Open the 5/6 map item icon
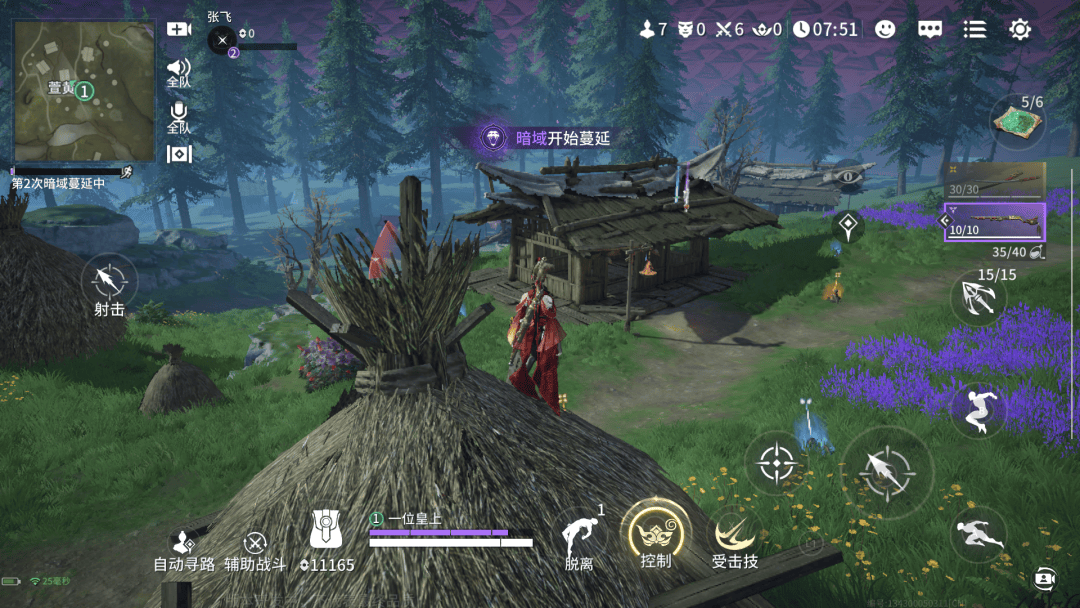 [x=1018, y=122]
